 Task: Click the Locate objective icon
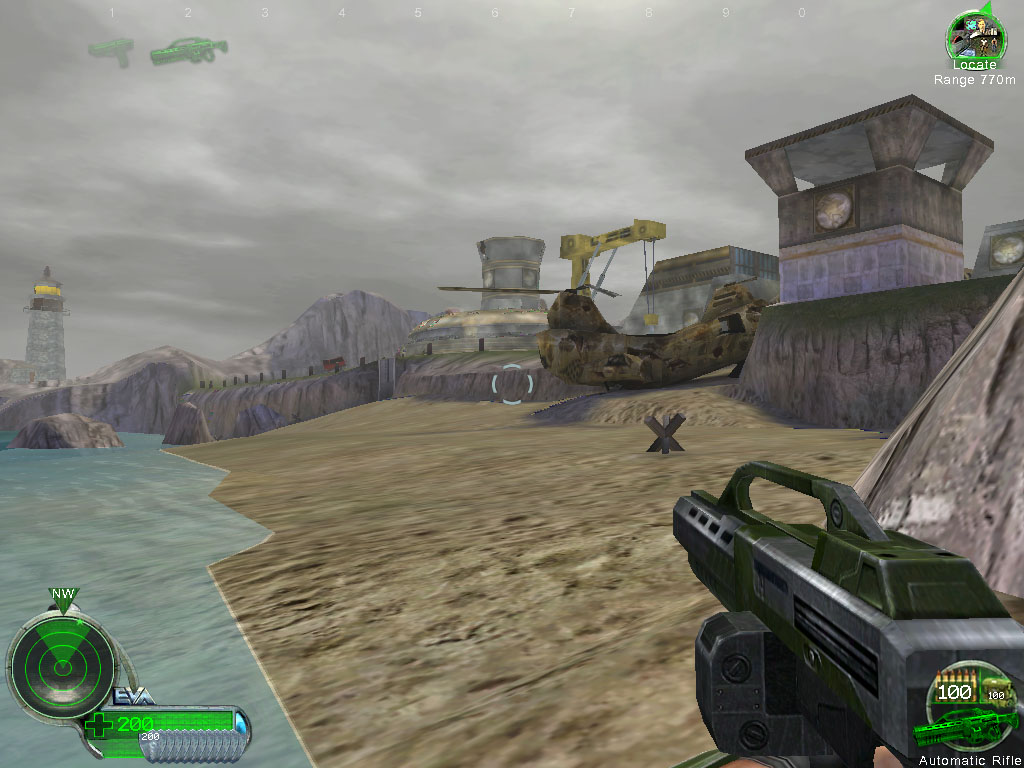969,35
